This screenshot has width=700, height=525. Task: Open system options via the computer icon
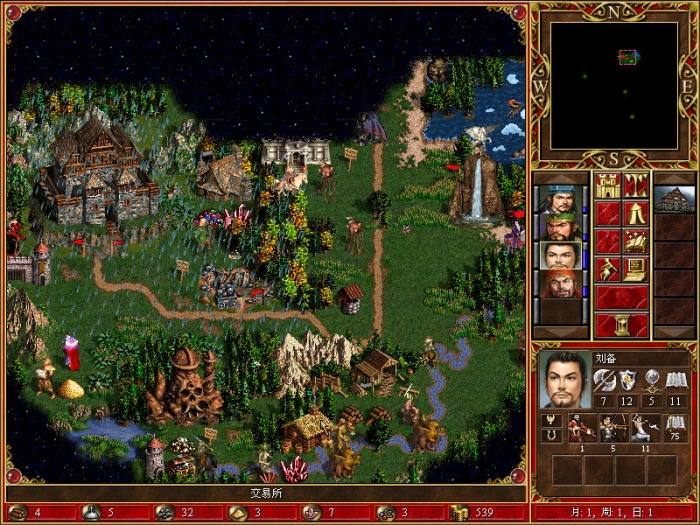pyautogui.click(x=636, y=269)
